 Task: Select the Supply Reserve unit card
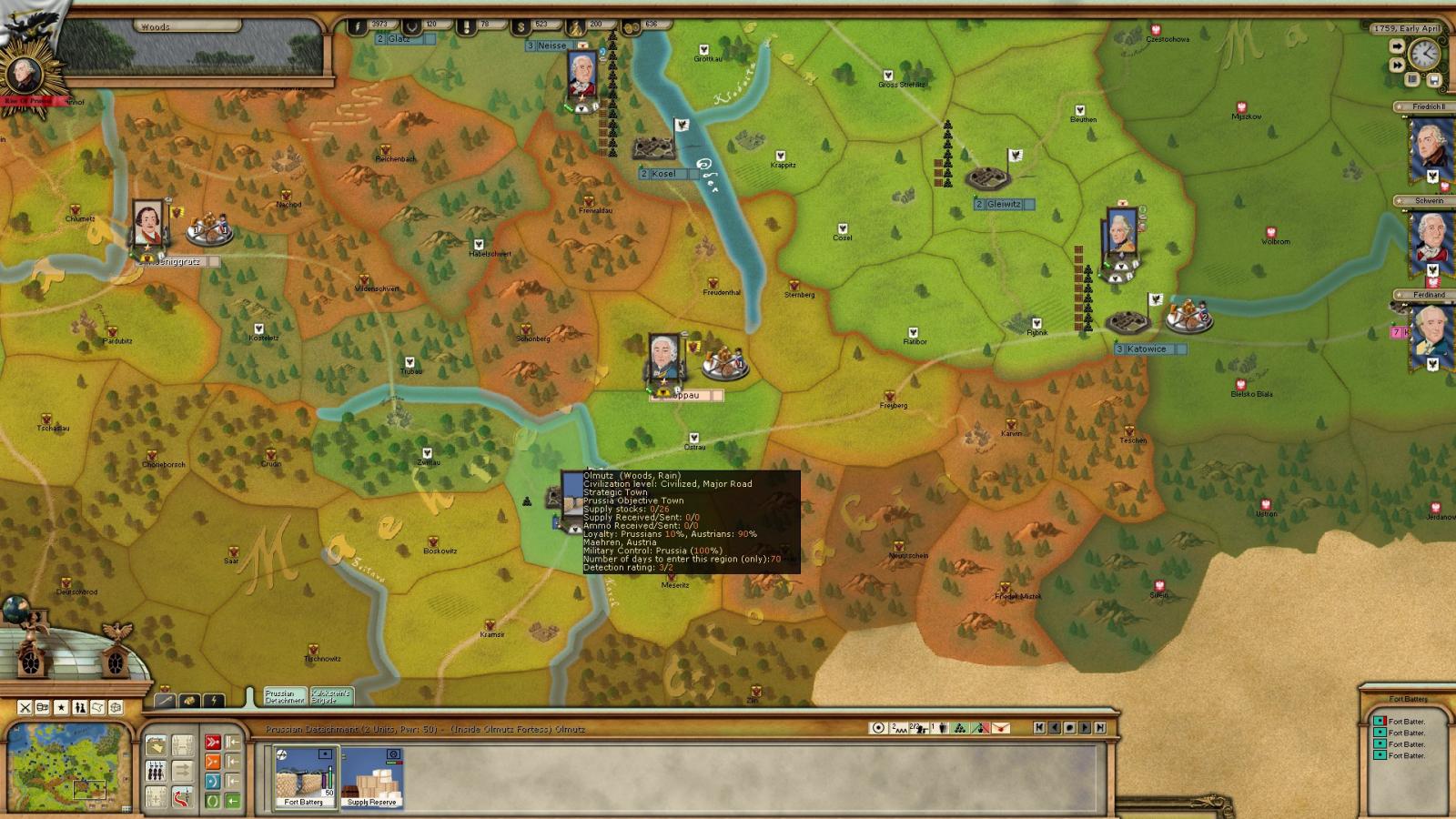pos(372,776)
